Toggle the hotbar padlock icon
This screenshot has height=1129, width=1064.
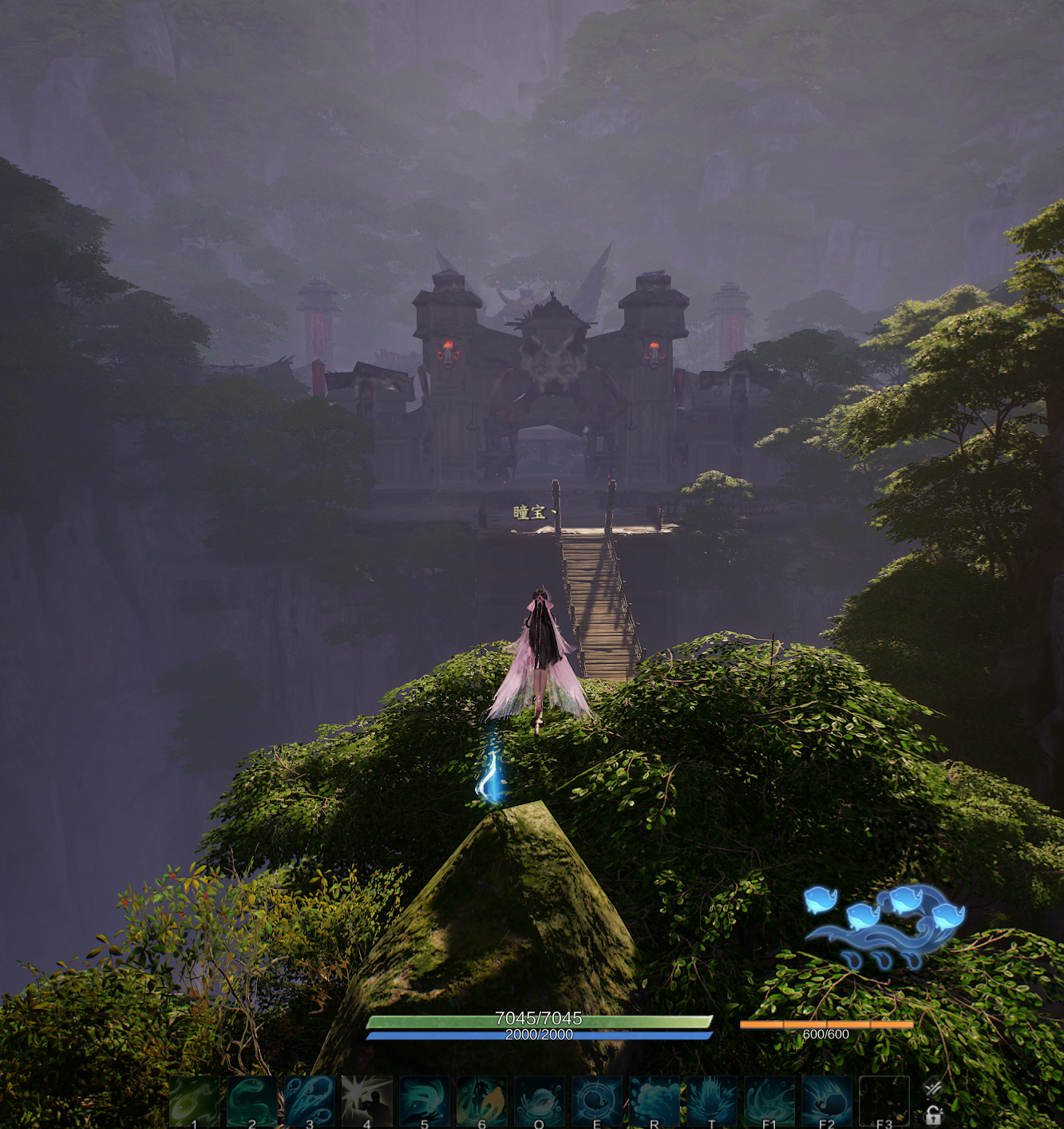[933, 1115]
